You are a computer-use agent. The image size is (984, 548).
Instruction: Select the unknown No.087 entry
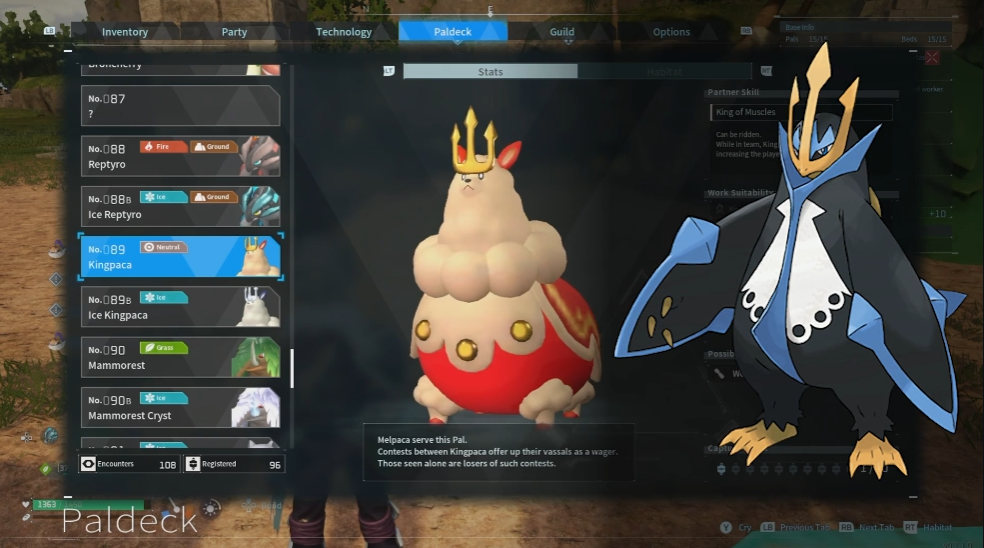coord(180,106)
